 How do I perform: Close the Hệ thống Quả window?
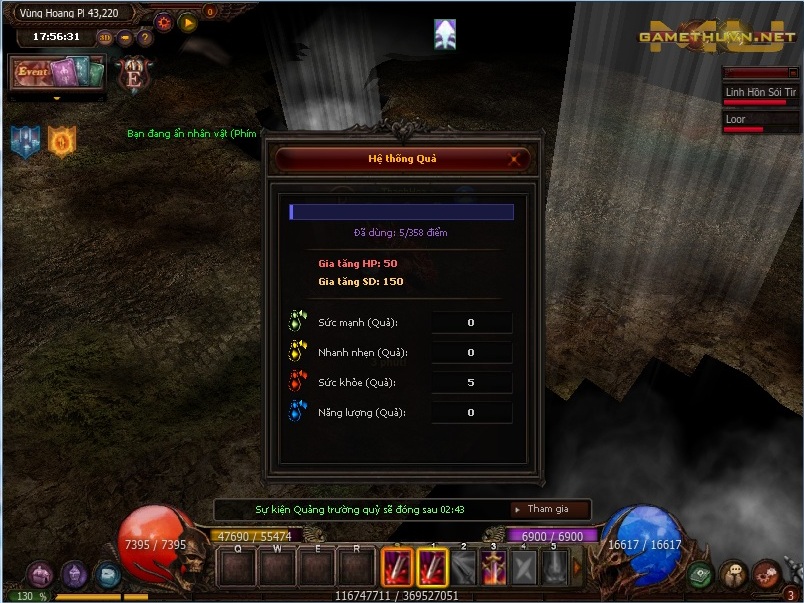click(515, 159)
